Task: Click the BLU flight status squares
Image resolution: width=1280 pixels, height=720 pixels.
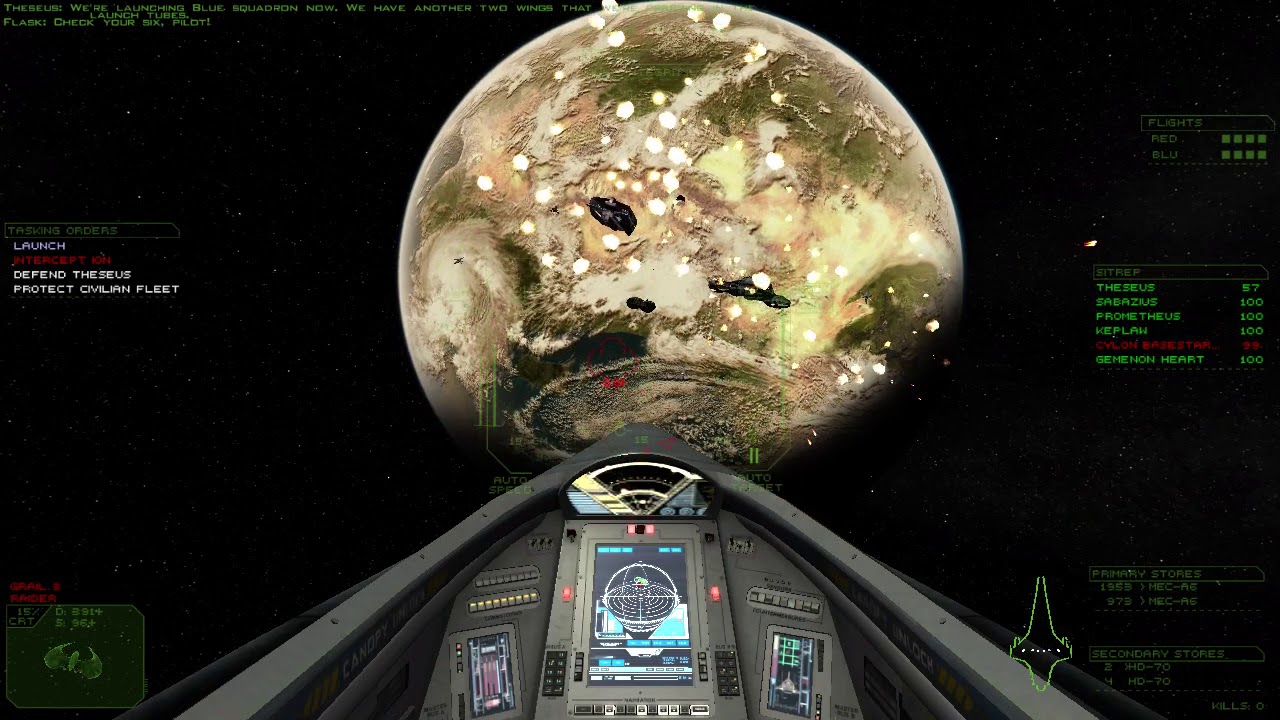Action: coord(1244,154)
